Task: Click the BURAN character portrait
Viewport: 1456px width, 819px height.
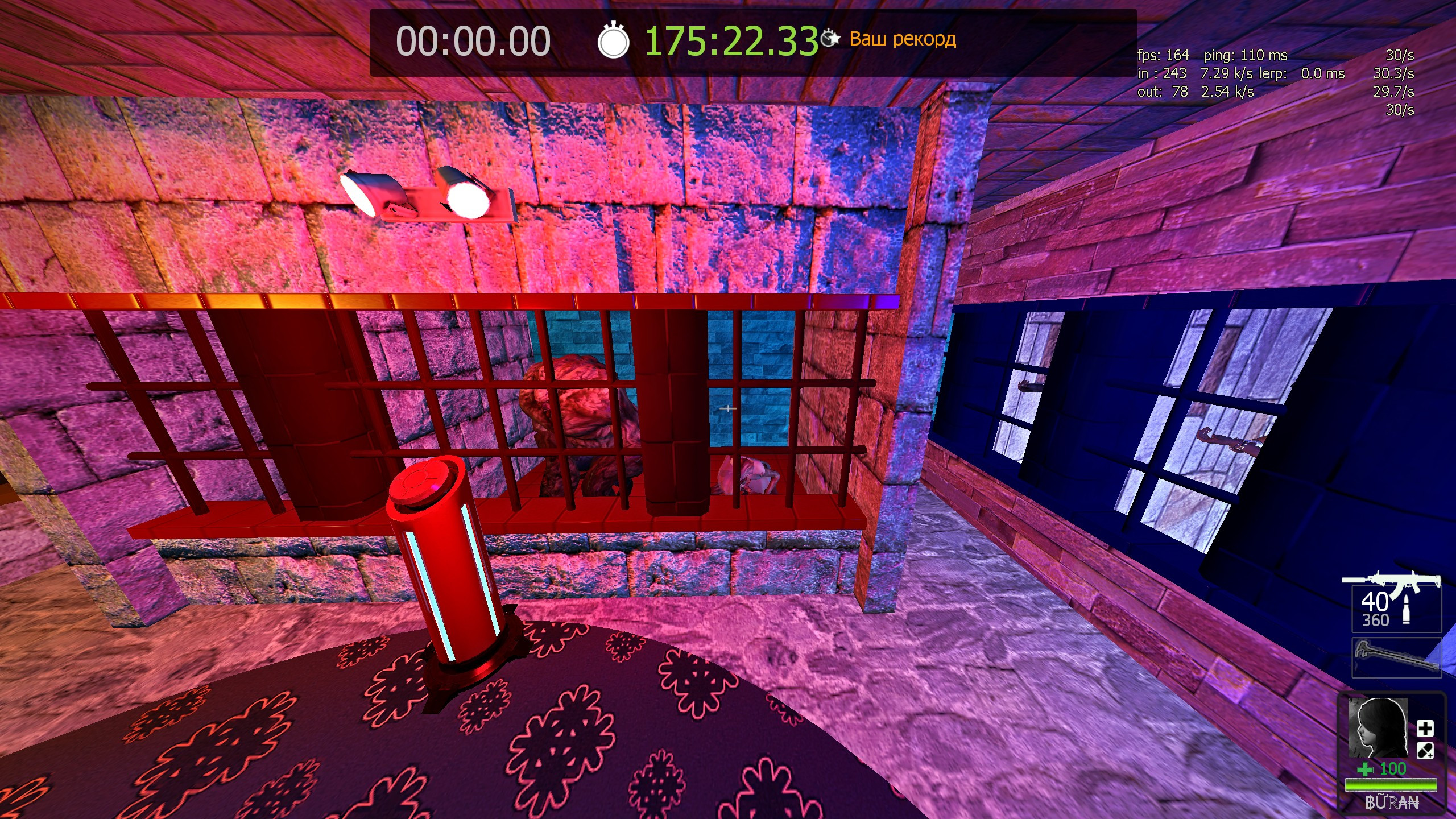Action: click(1378, 727)
